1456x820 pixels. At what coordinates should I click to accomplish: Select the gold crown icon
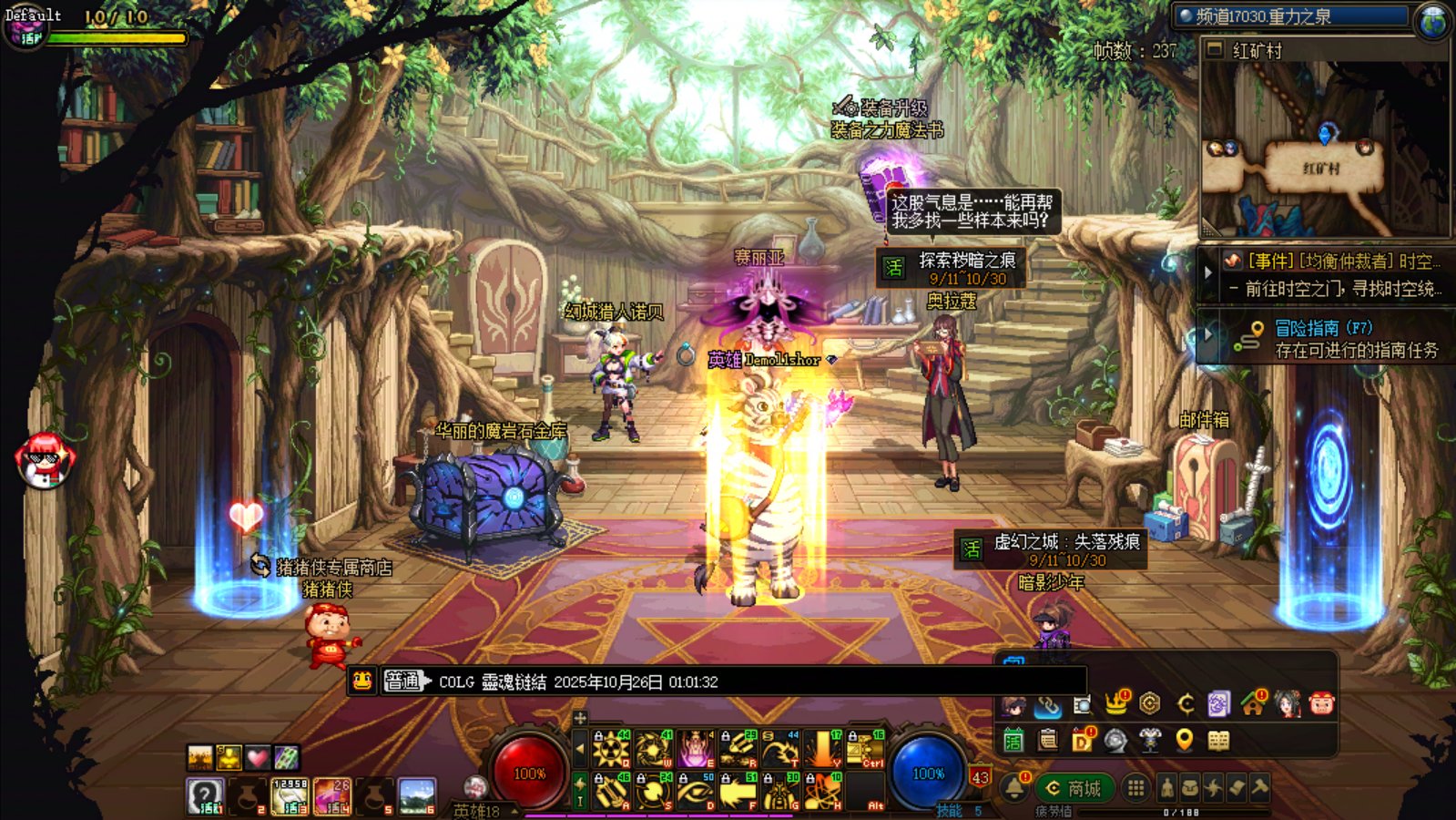pos(1115,703)
